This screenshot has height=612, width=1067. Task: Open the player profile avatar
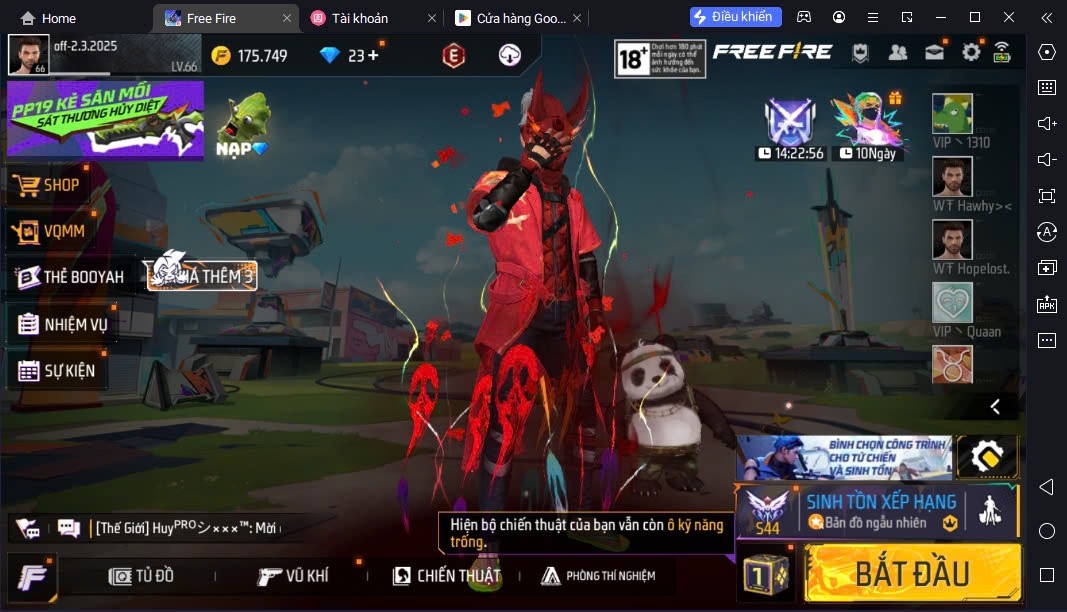tap(28, 55)
